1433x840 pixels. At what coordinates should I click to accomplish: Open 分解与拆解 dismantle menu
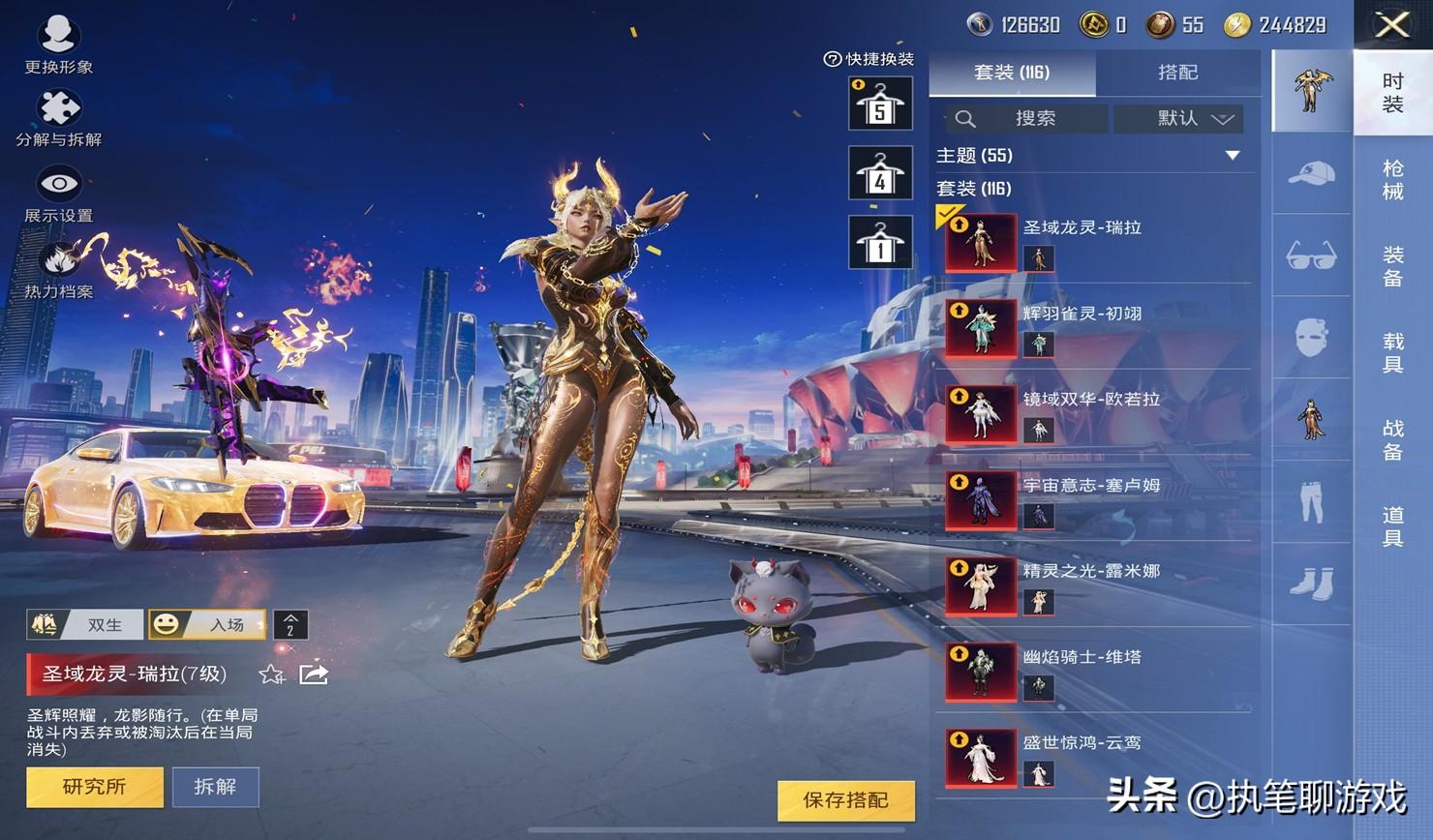pyautogui.click(x=58, y=116)
